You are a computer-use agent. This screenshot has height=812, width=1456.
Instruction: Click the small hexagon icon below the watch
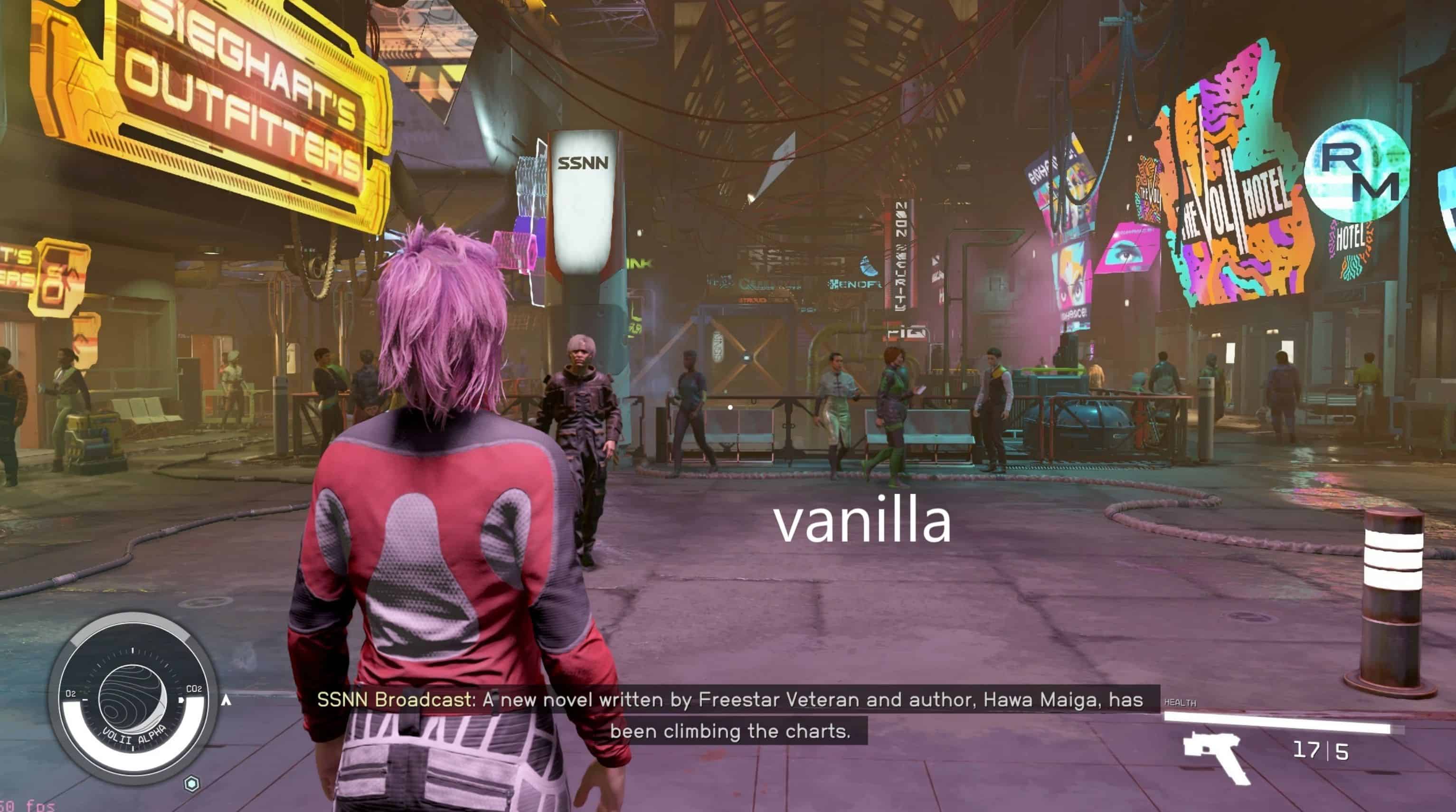click(192, 784)
